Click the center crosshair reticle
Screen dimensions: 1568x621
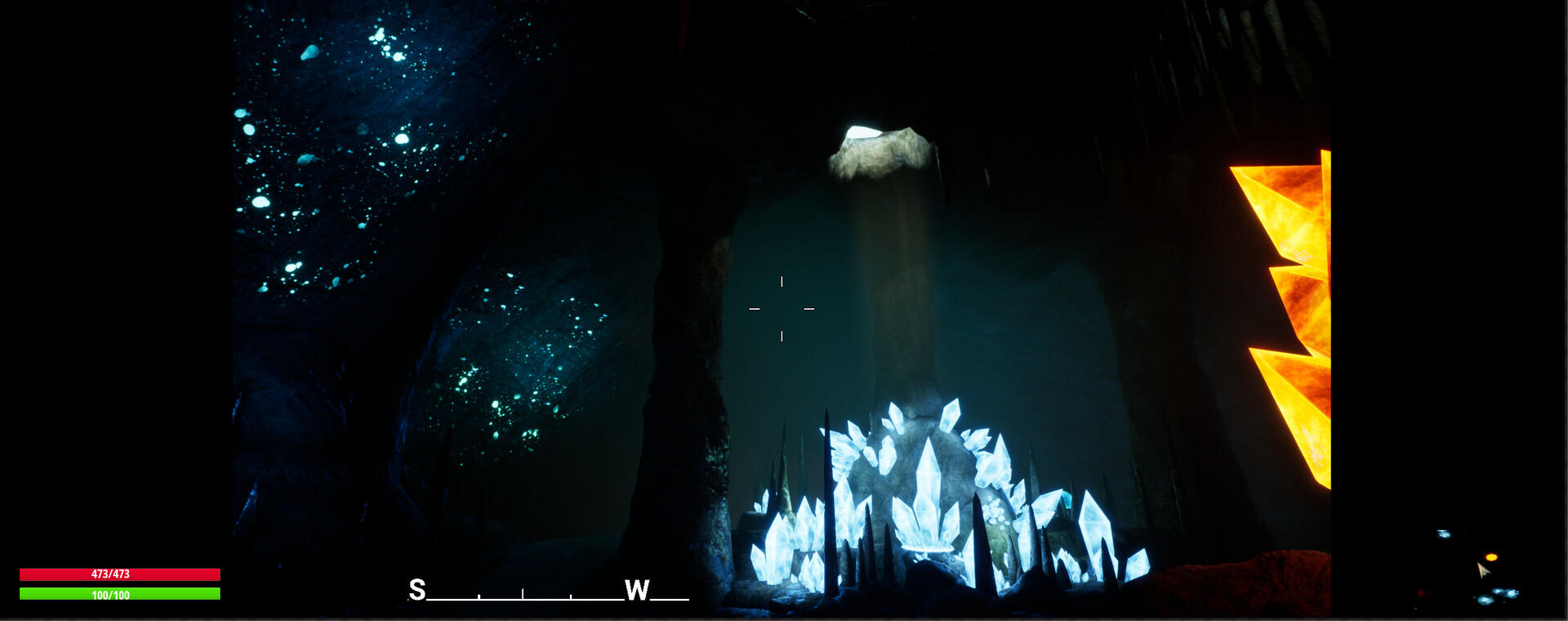tap(783, 307)
